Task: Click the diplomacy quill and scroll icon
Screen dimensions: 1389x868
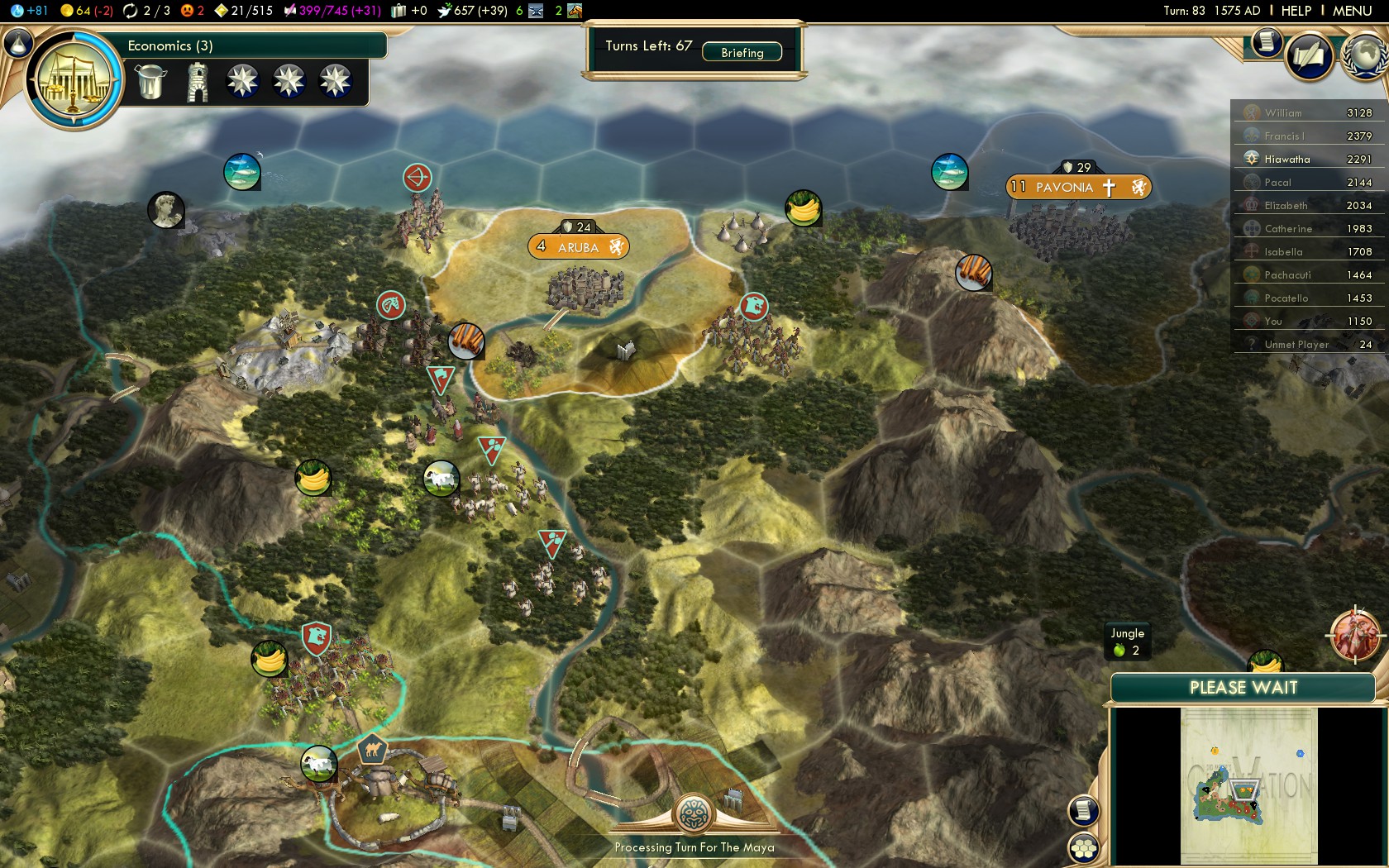Action: tap(1310, 56)
